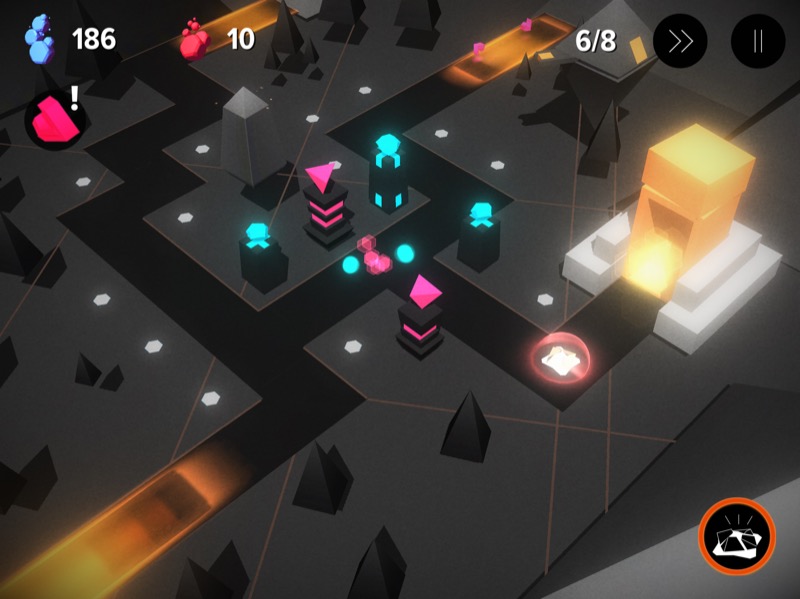Tap the fast-forward speed button
The height and width of the screenshot is (599, 800).
[x=680, y=41]
